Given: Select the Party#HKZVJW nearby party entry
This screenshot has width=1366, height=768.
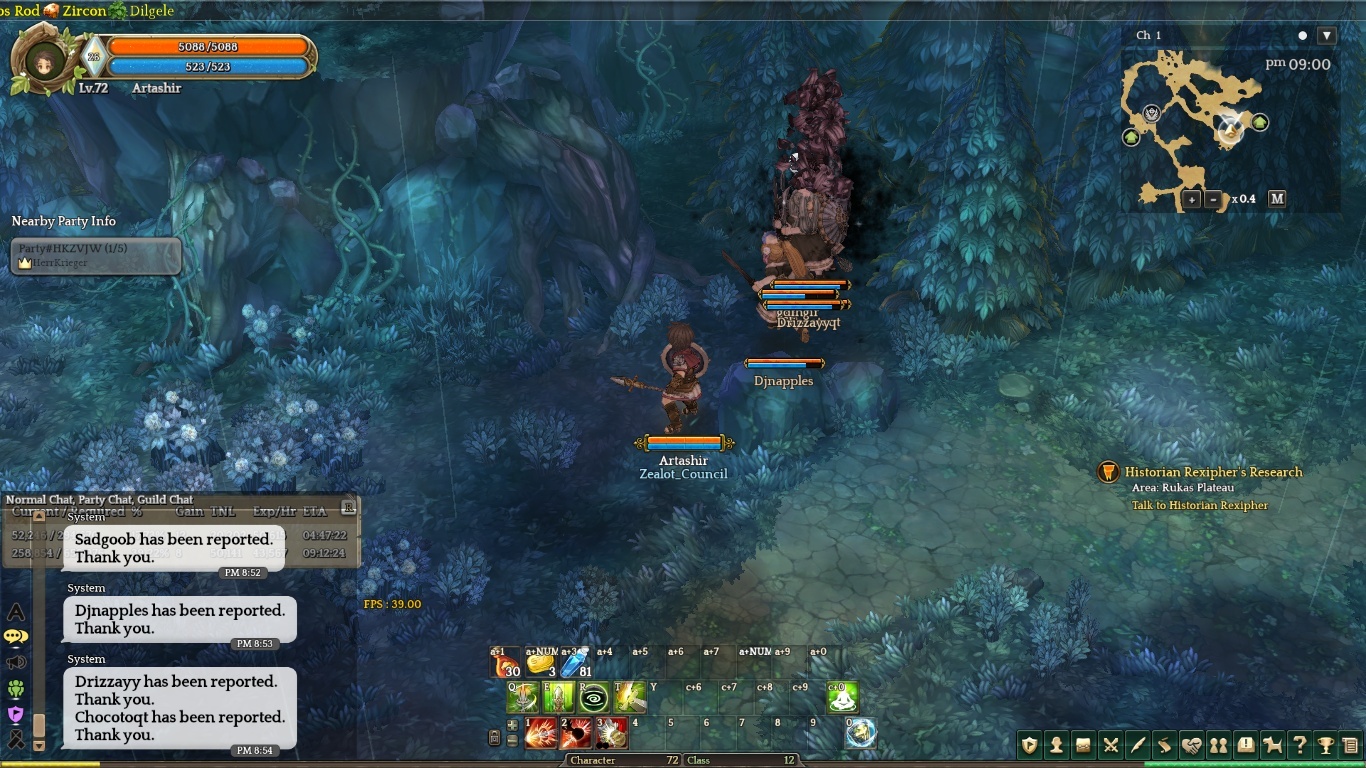Looking at the screenshot, I should pyautogui.click(x=96, y=255).
